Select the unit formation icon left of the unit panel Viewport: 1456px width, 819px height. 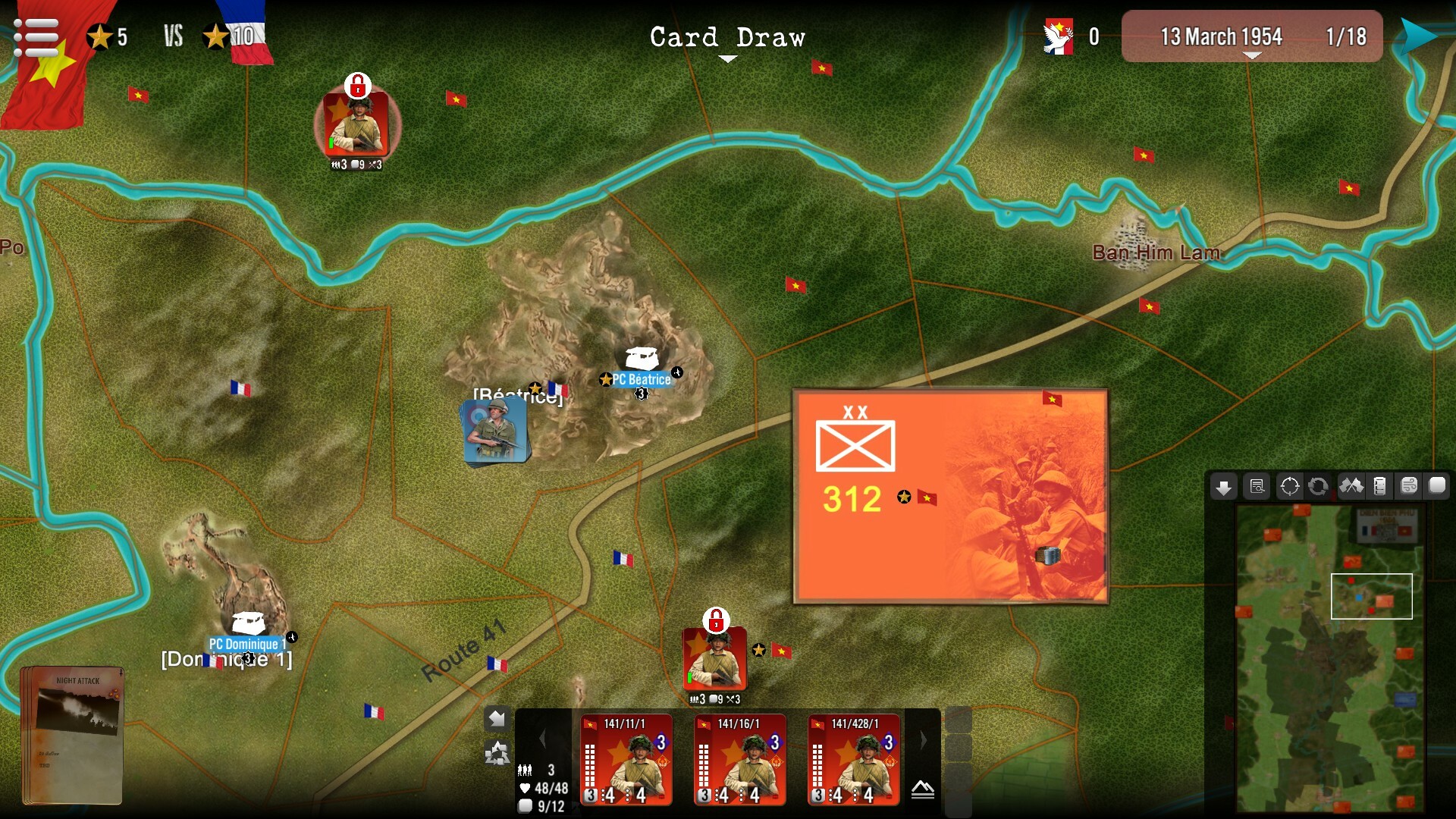(x=497, y=755)
